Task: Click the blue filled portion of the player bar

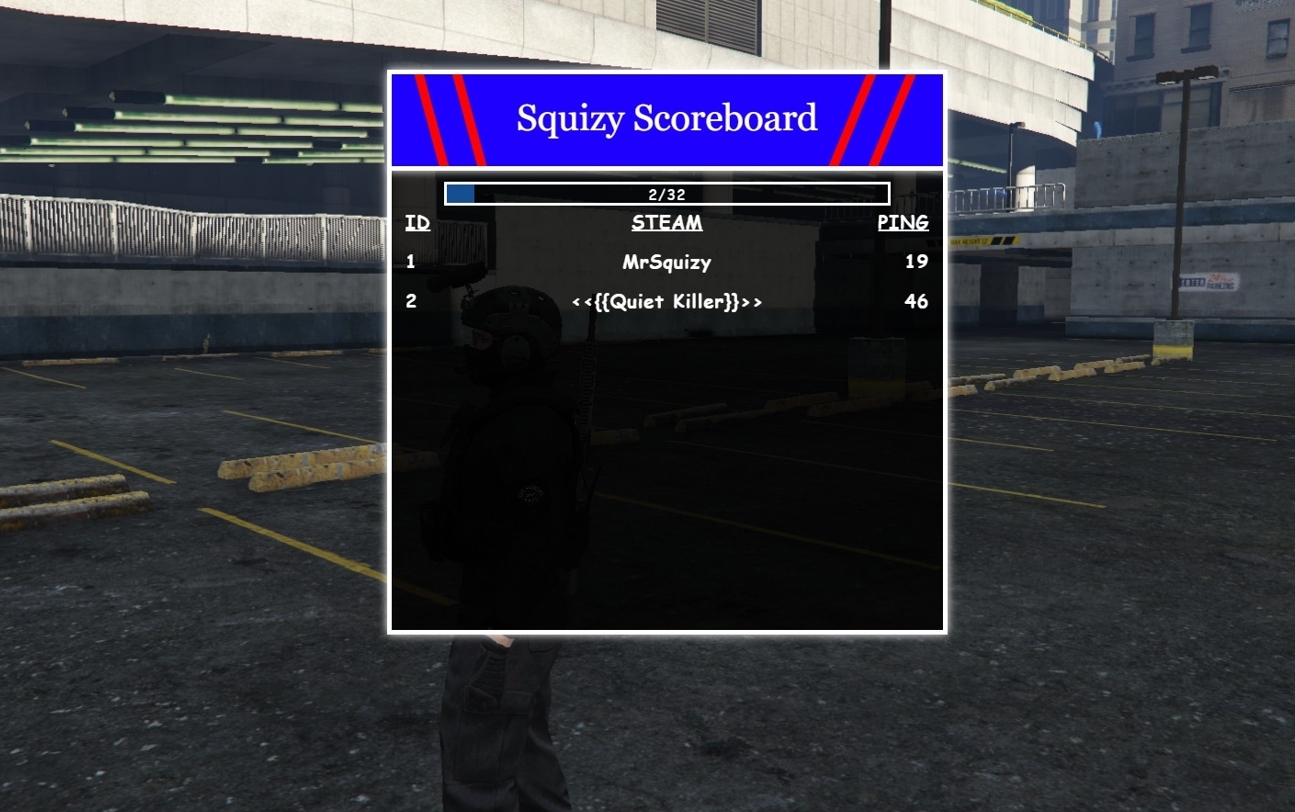Action: (x=463, y=194)
